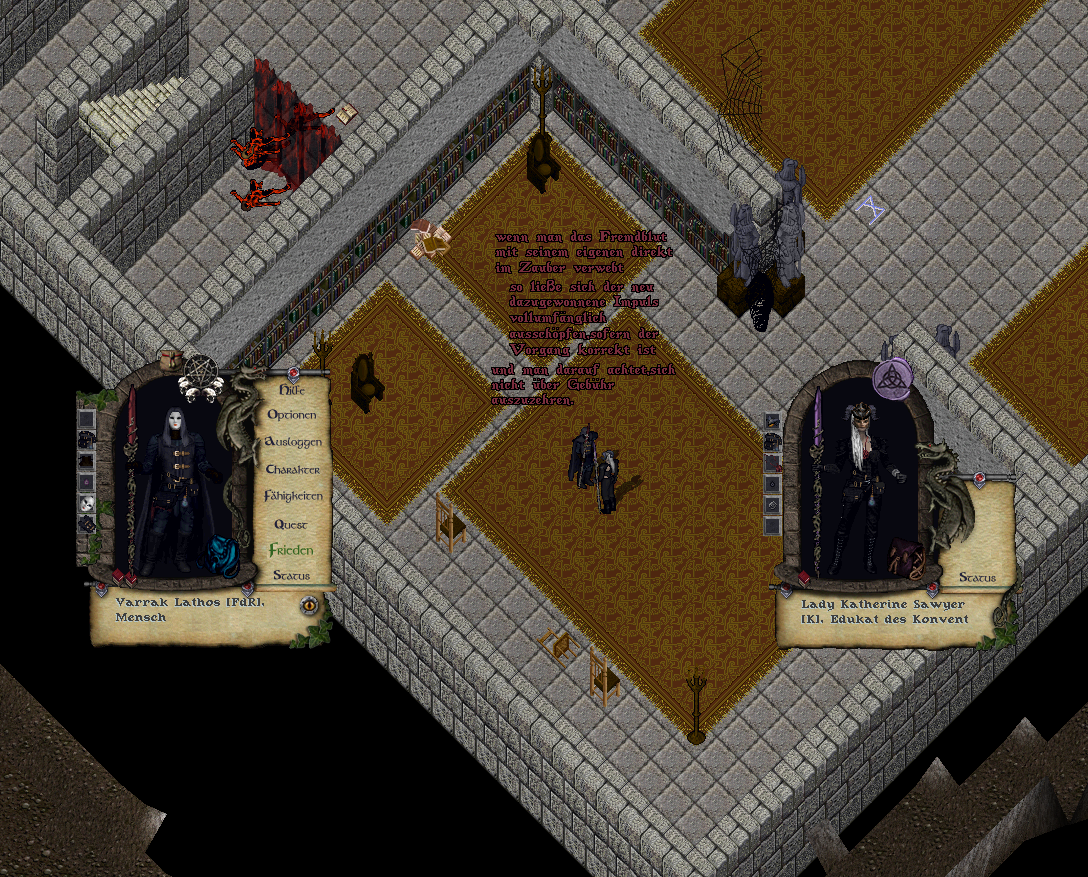Open the Quest log
Image resolution: width=1088 pixels, height=877 pixels.
292,524
